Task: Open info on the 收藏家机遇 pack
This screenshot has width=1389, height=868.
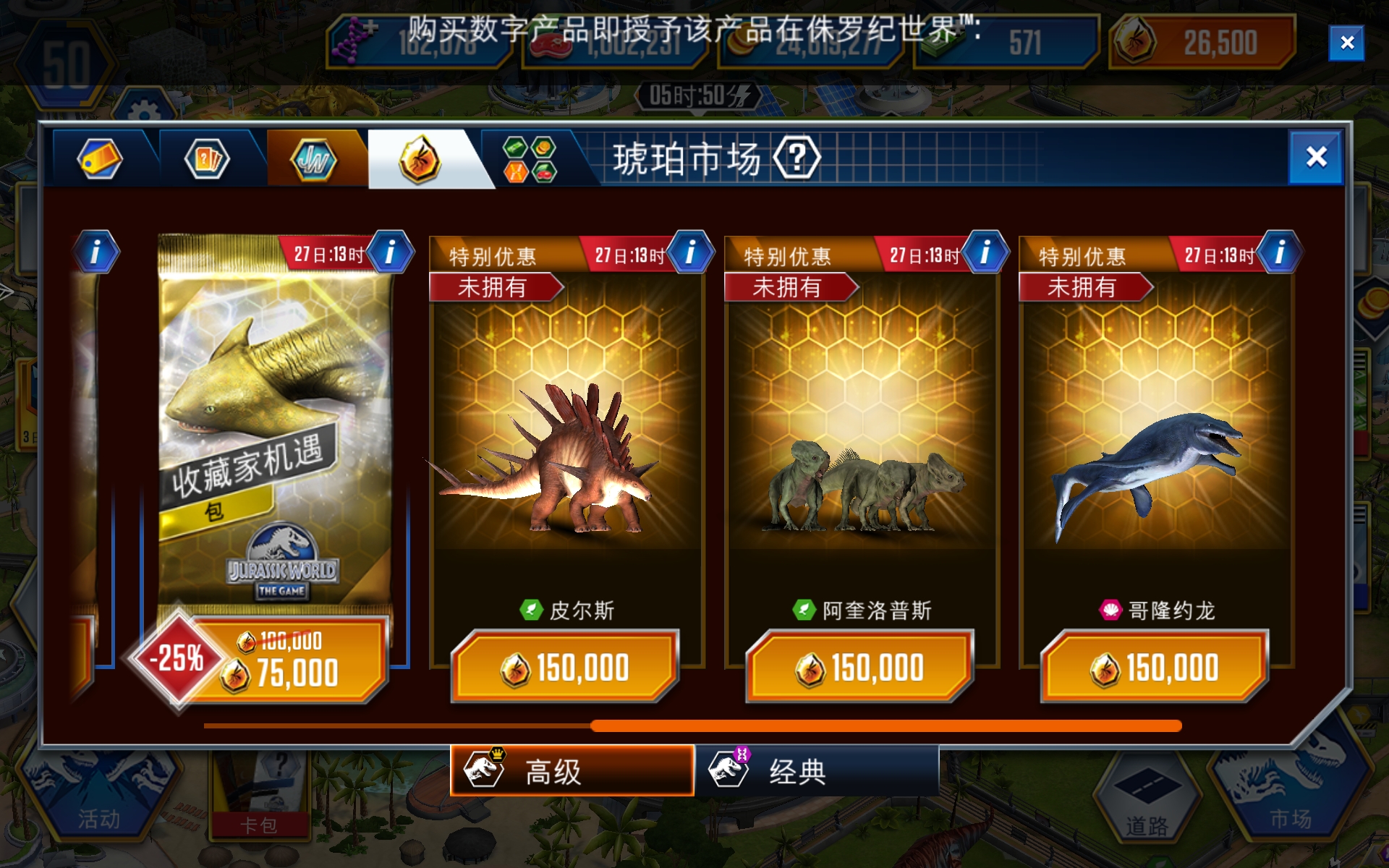Action: (x=391, y=252)
